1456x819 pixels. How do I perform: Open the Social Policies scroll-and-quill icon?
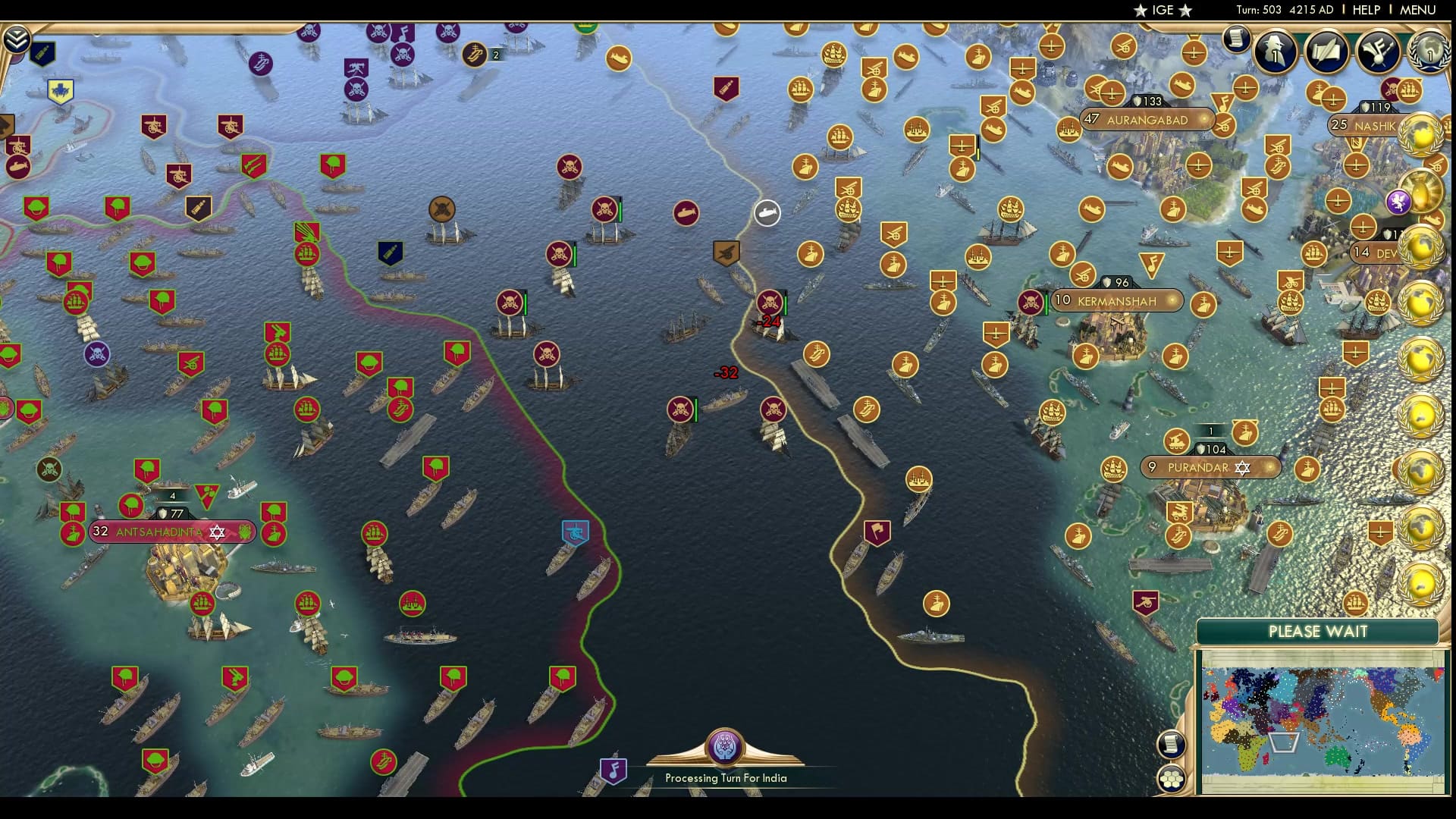1327,51
